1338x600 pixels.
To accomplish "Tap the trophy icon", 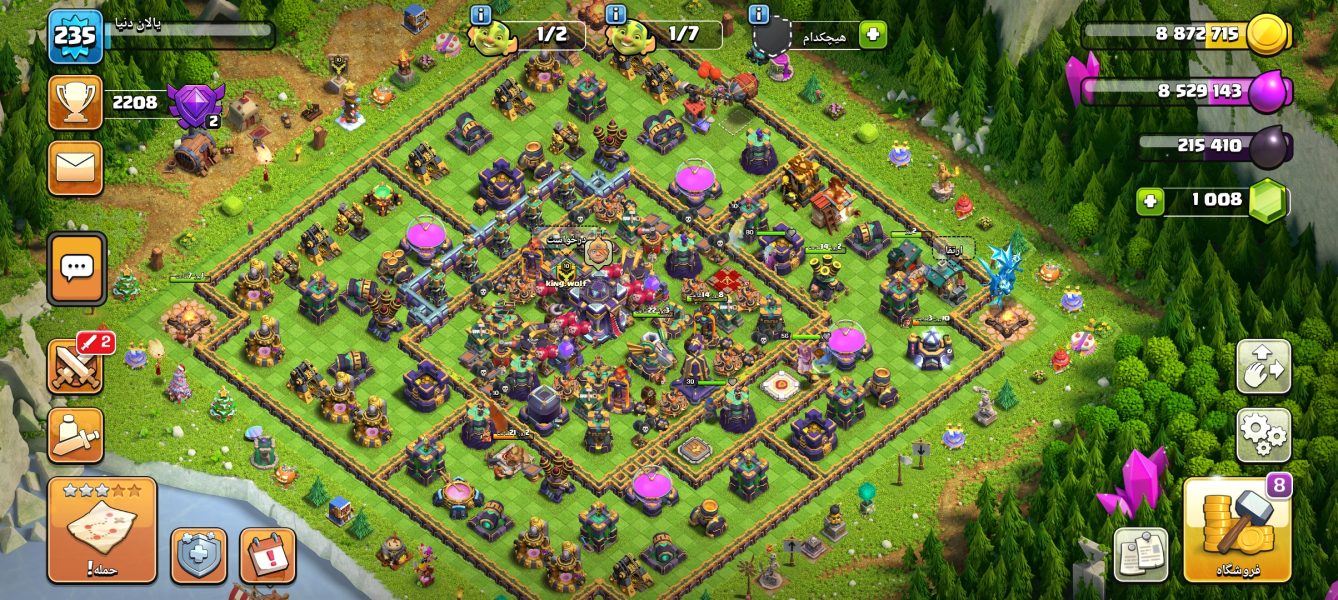I will [75, 102].
